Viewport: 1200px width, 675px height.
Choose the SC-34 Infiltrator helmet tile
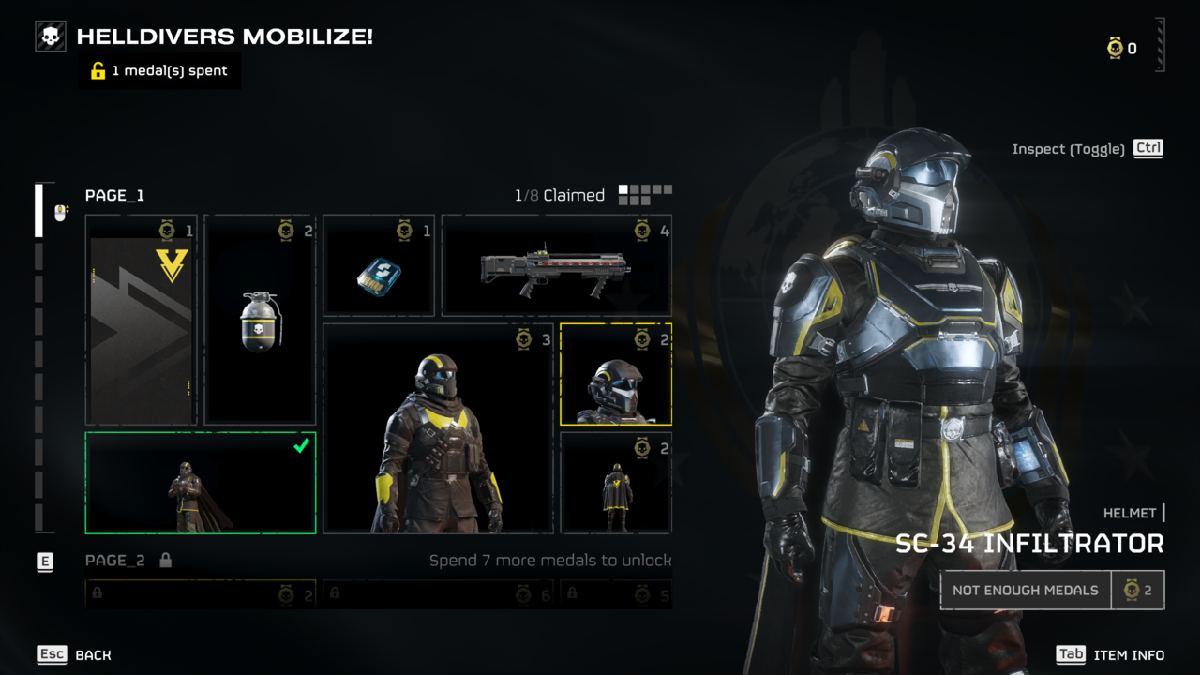[x=616, y=374]
